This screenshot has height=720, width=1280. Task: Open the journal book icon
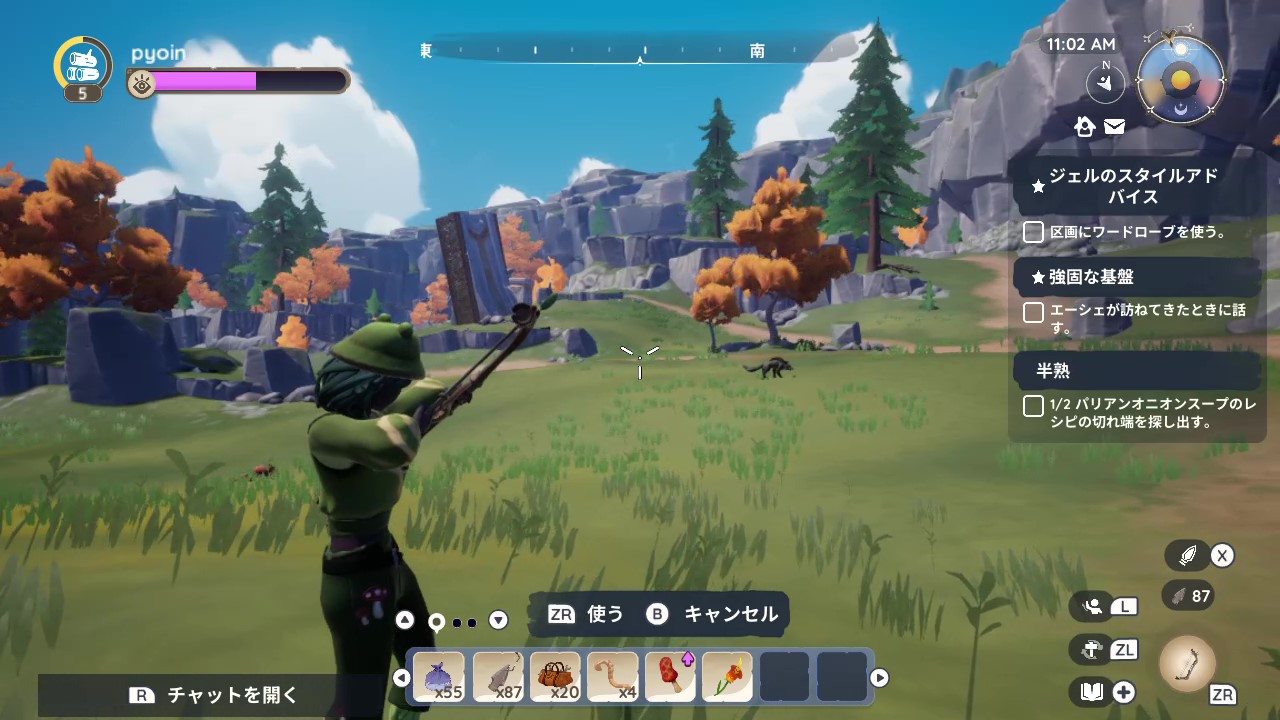tap(1091, 691)
